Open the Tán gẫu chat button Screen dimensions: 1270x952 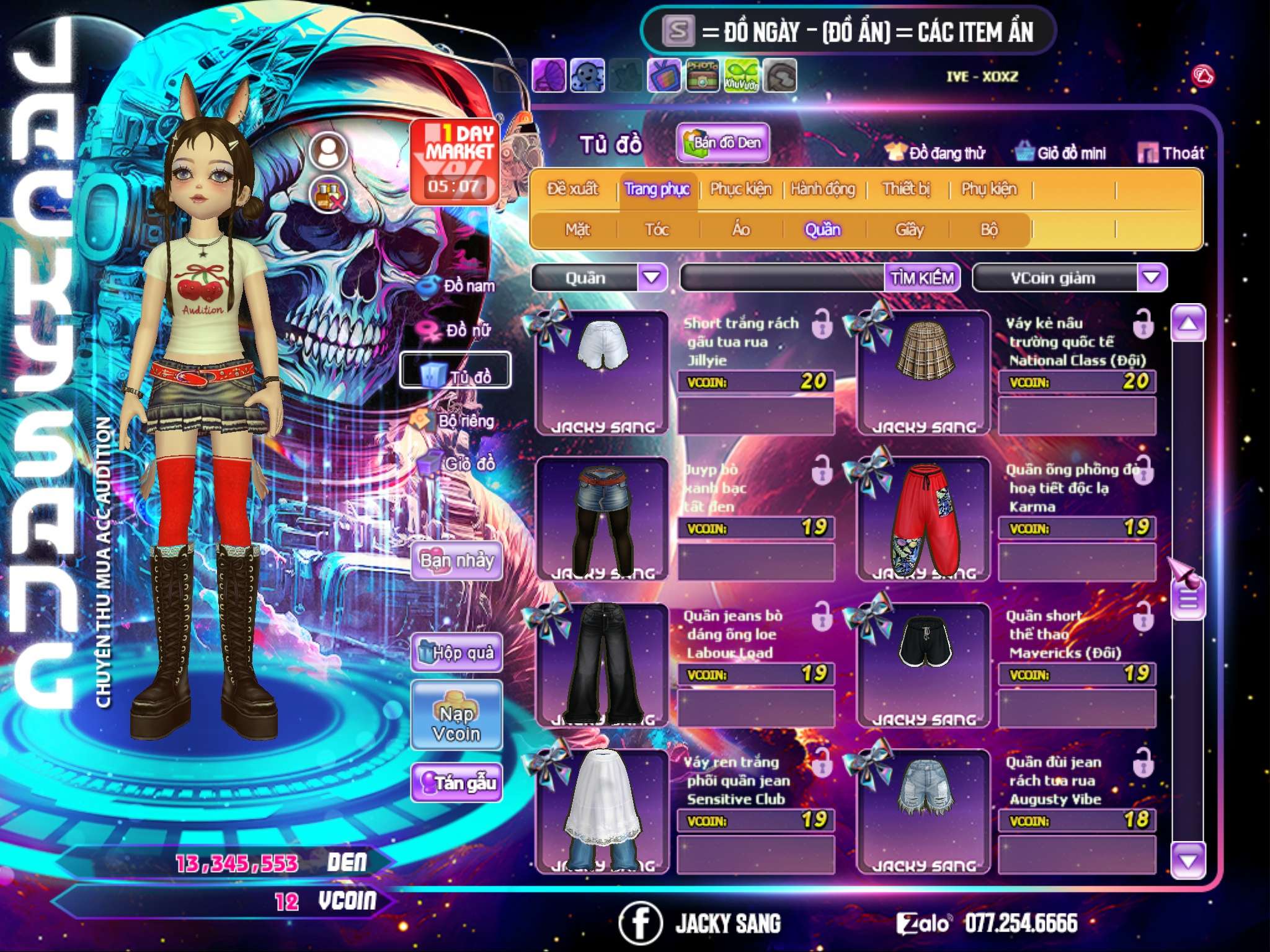[x=457, y=783]
